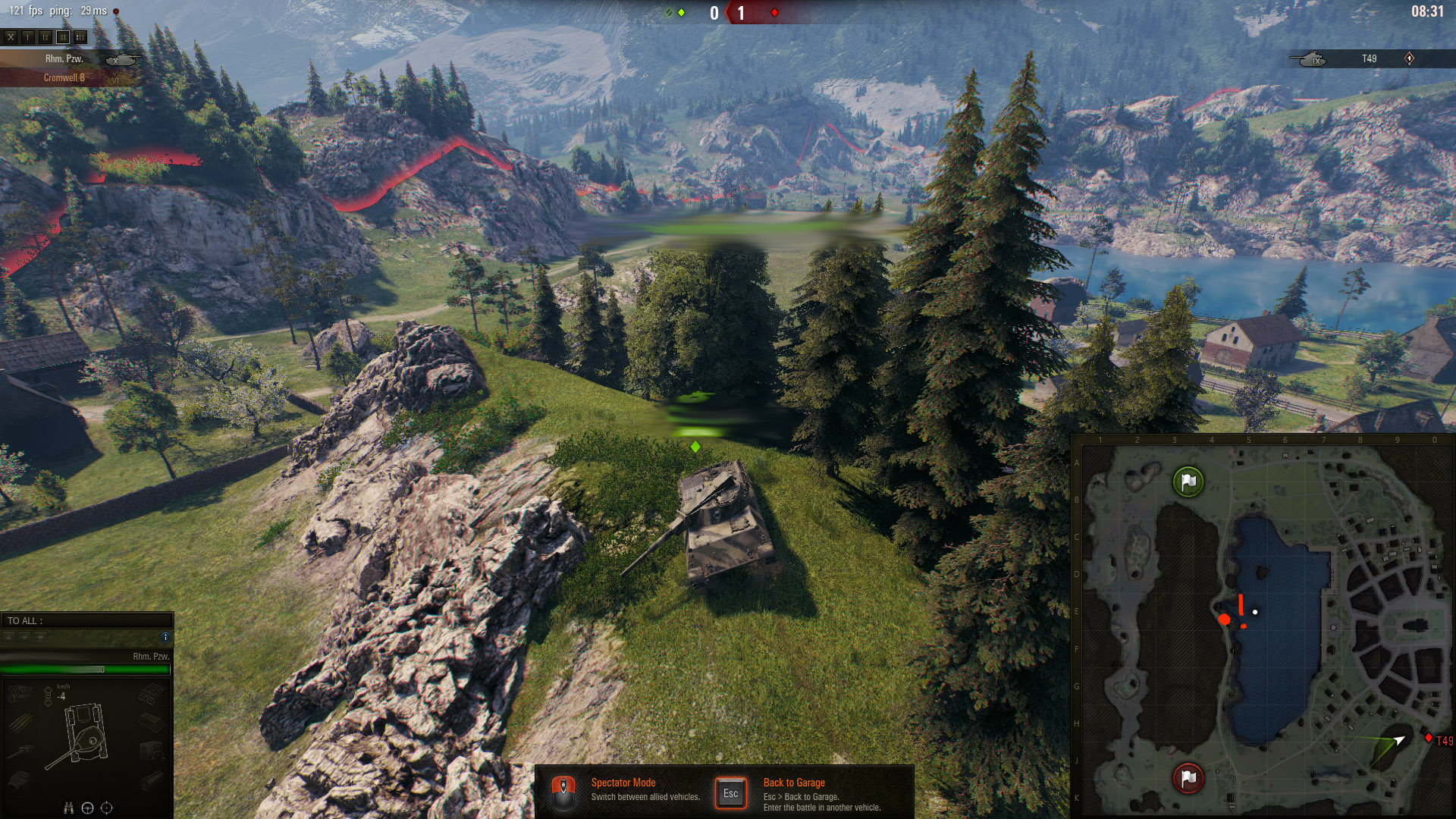
Task: Click the steering wheel icon on damage panel
Action: [87, 808]
